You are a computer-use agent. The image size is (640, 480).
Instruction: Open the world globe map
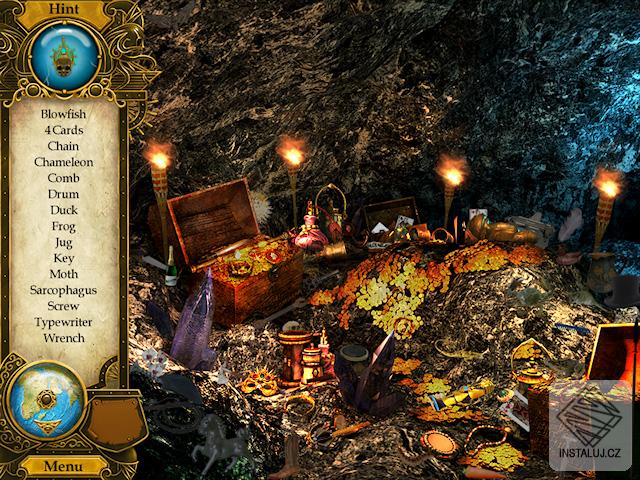tap(45, 399)
